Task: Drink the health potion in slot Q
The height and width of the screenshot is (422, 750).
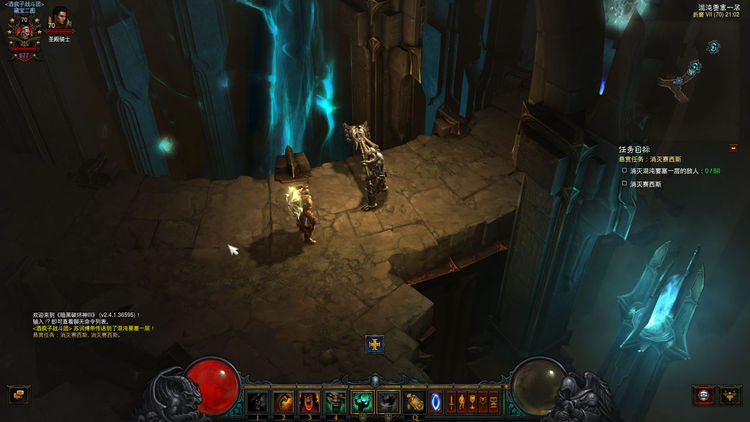Action: [x=414, y=402]
